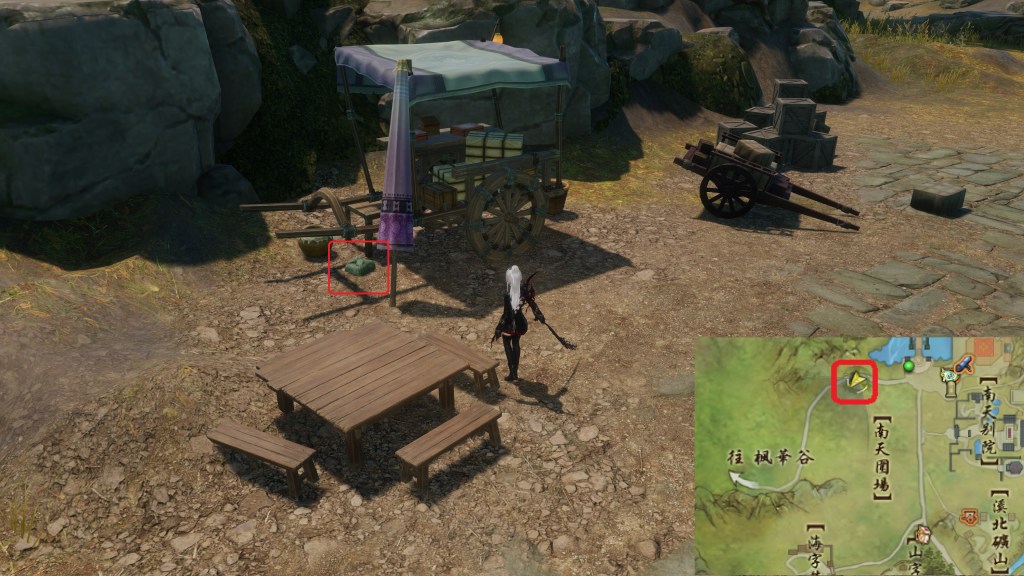Click the yellow player arrow on the map
The image size is (1024, 576).
(855, 380)
